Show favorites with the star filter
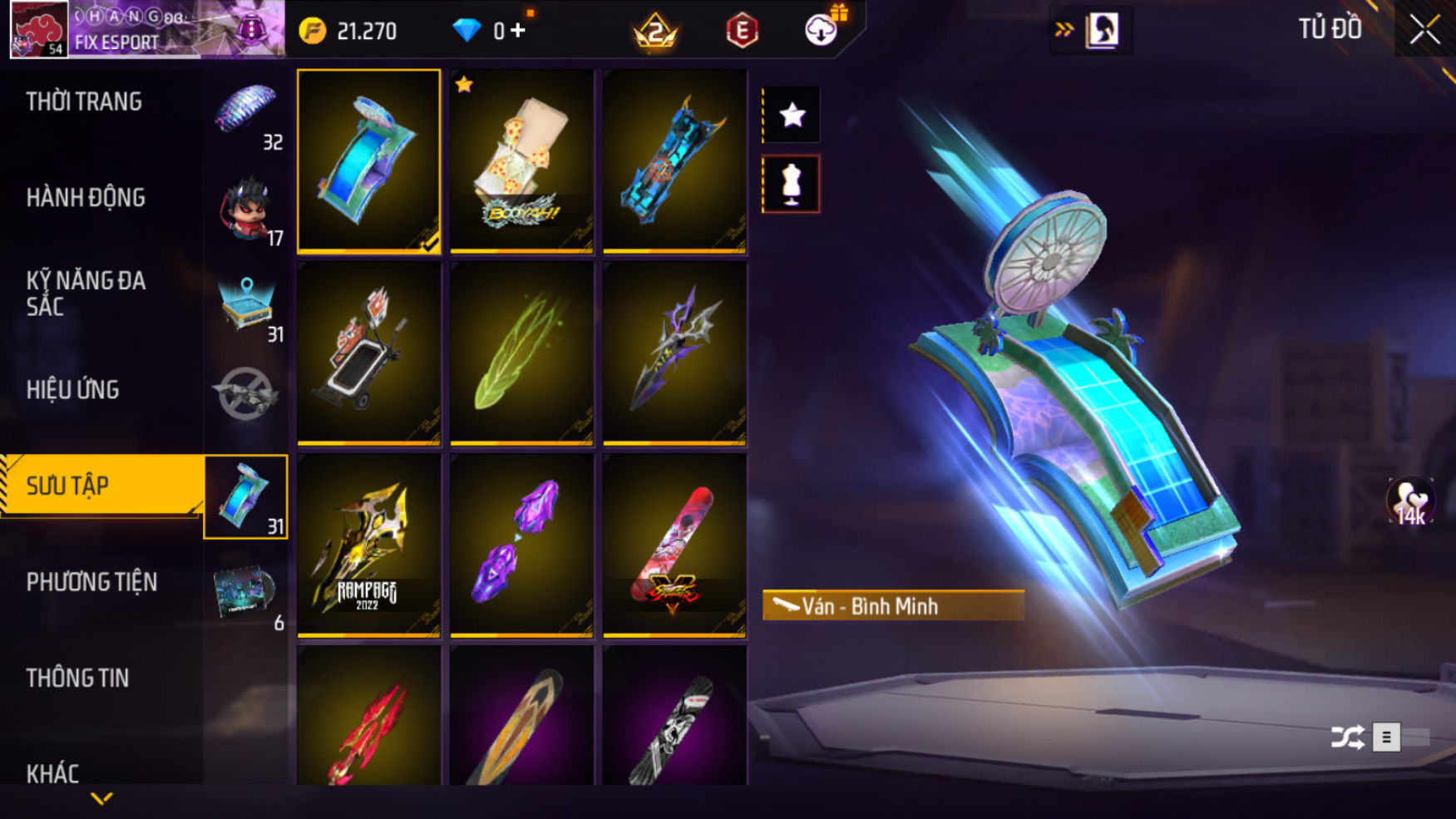This screenshot has width=1456, height=819. coord(791,115)
